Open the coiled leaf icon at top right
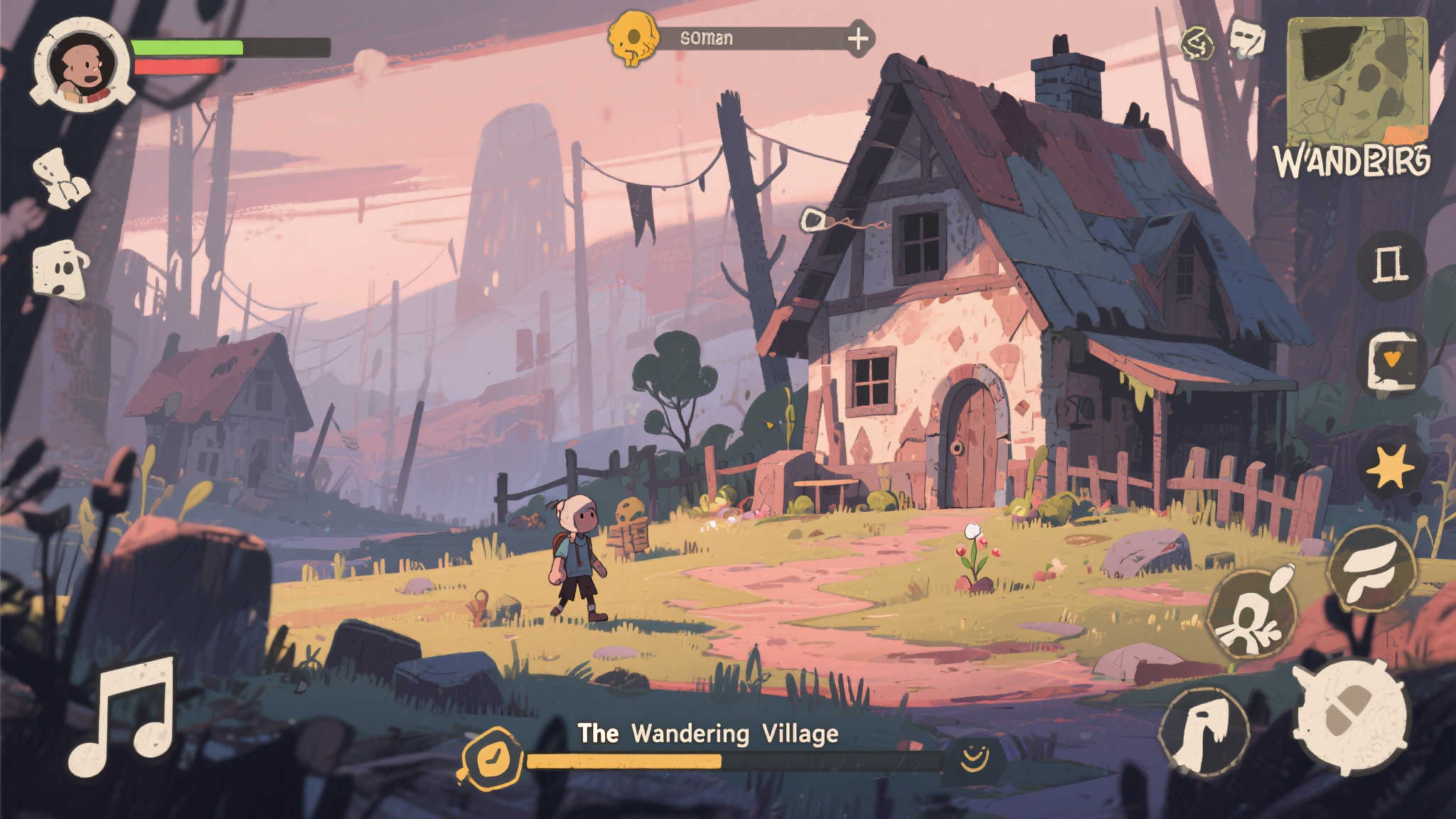Screen dimensions: 1456x819 tap(1200, 41)
